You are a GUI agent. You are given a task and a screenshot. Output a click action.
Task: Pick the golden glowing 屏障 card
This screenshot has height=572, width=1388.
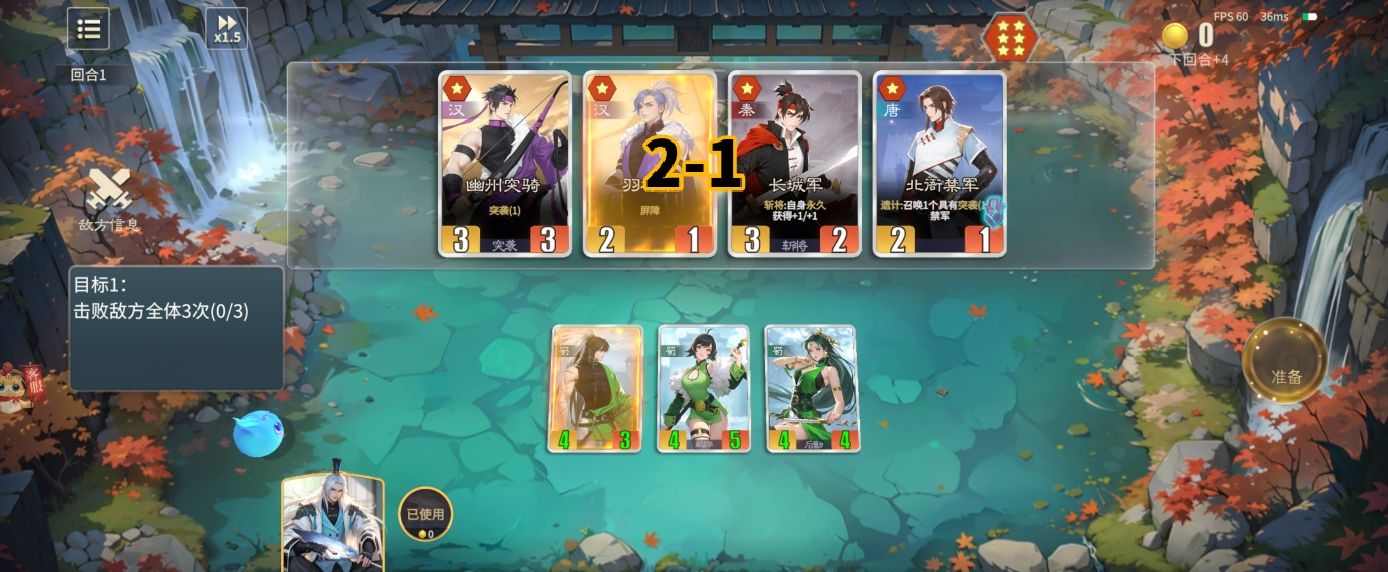coord(649,163)
